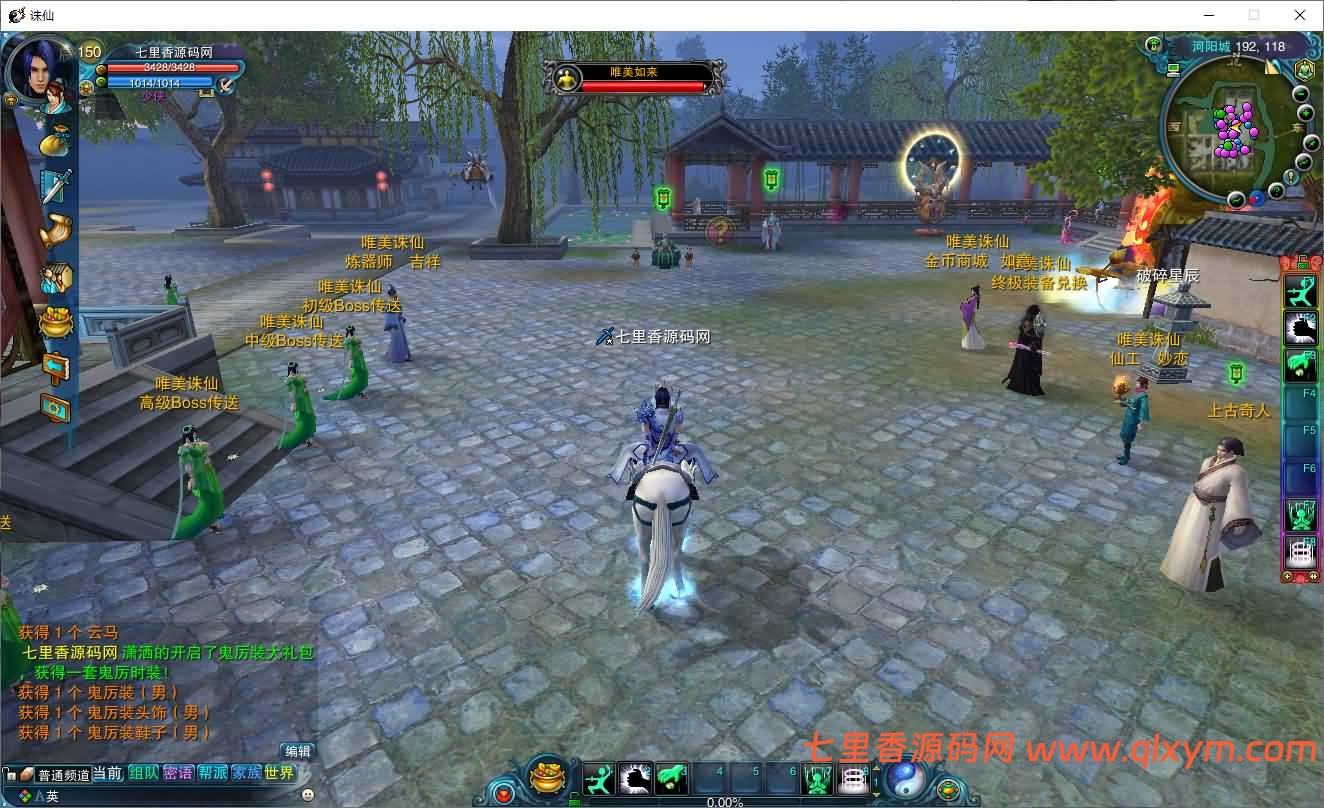Switch to the 世界 chat tab
Image resolution: width=1324 pixels, height=808 pixels.
pos(279,774)
